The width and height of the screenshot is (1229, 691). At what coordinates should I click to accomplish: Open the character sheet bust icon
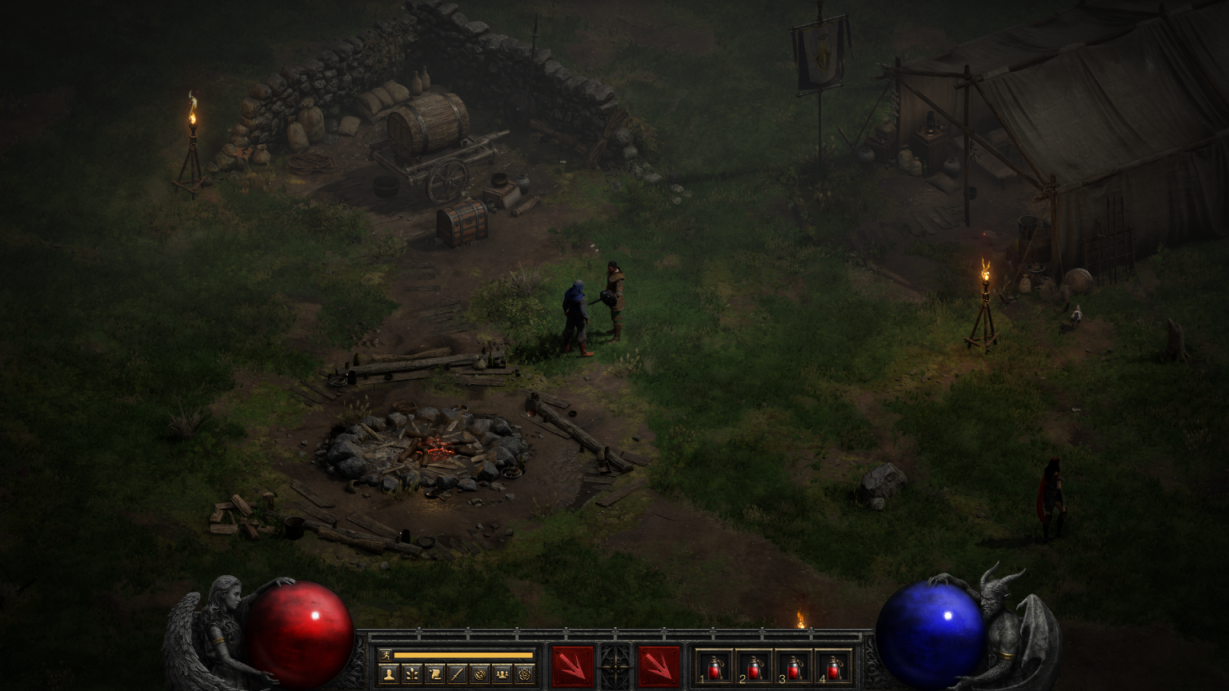pos(388,674)
